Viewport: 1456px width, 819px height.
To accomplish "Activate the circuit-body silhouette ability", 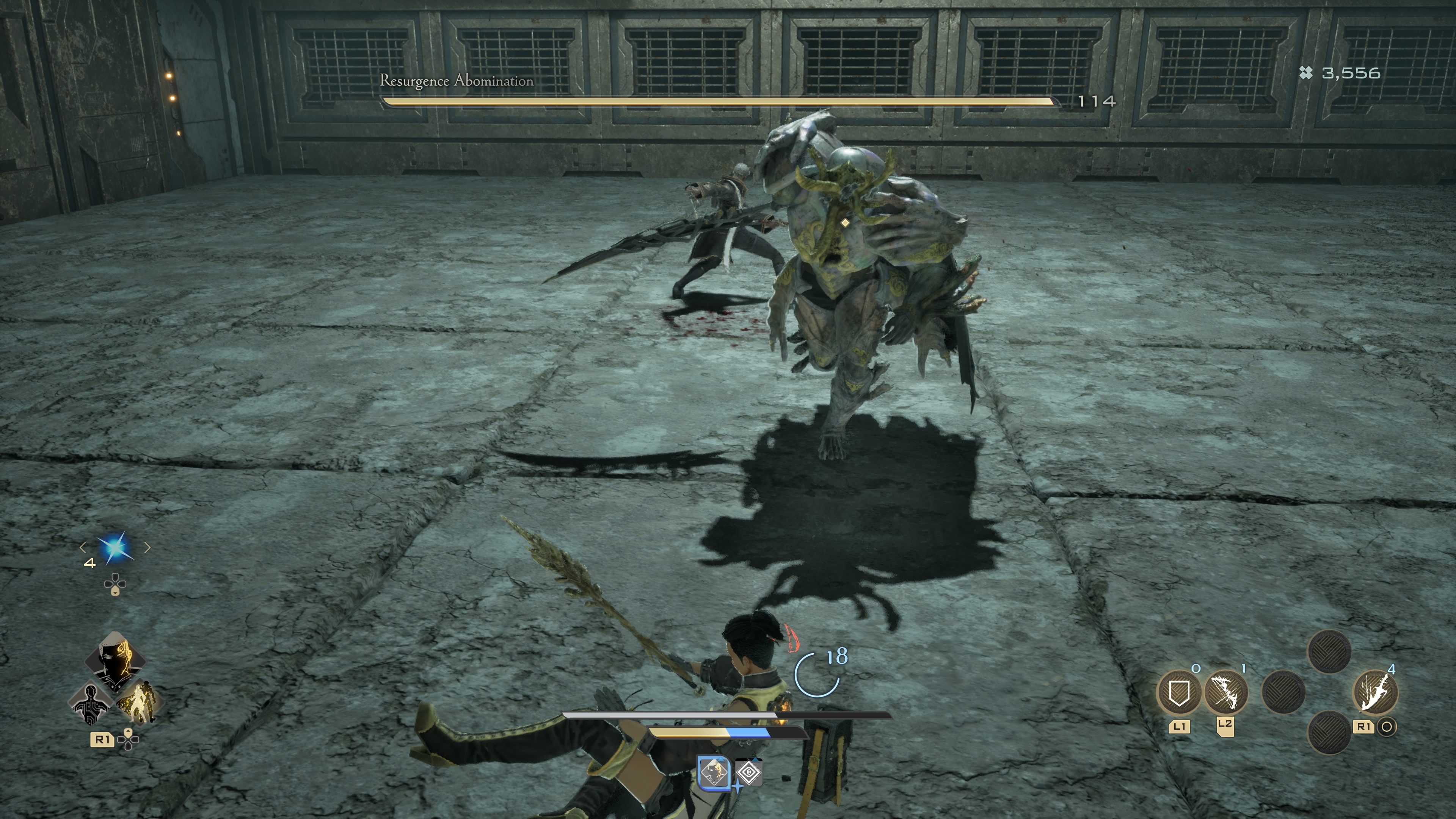I will (x=91, y=703).
